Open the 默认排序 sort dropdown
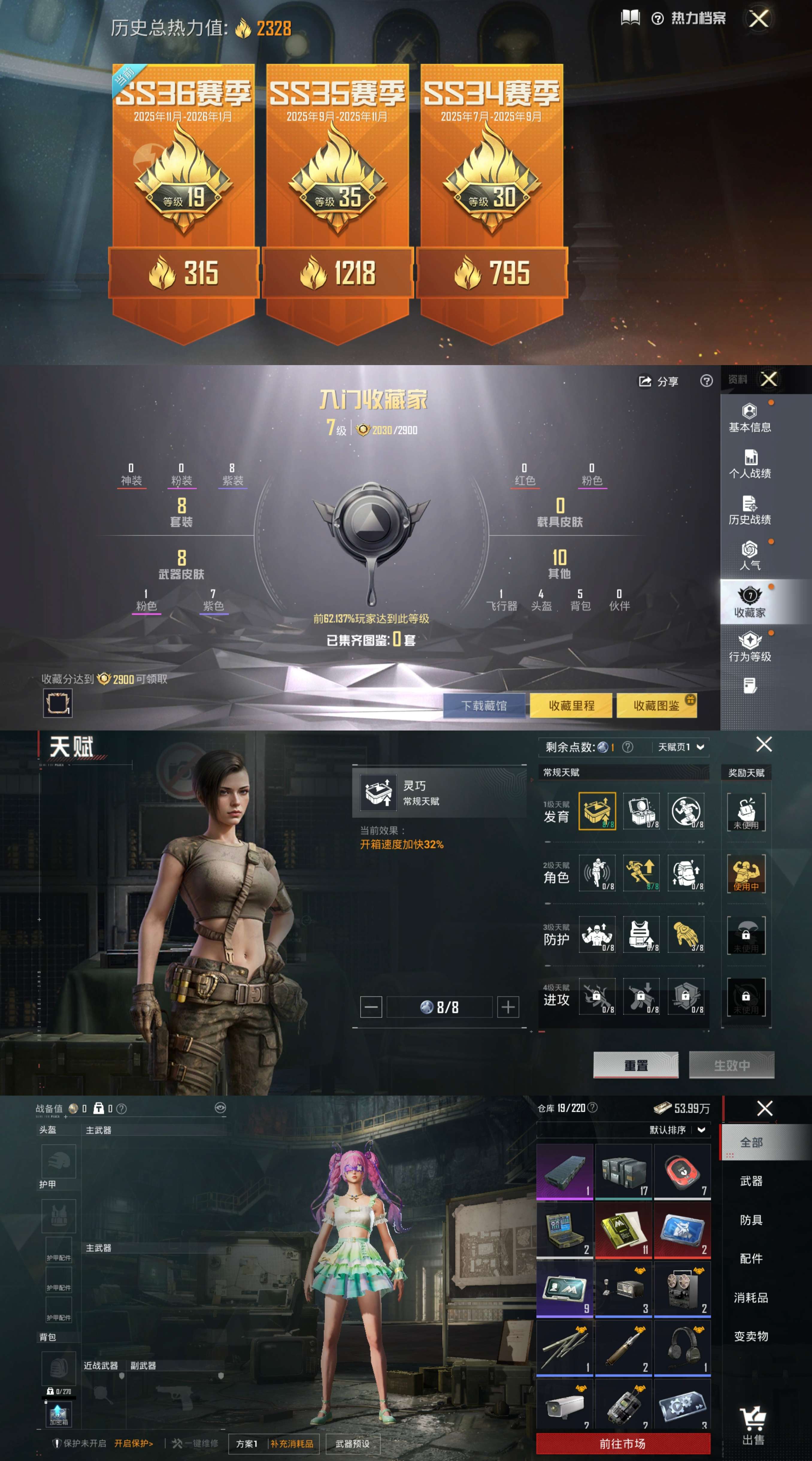This screenshot has height=1461, width=812. point(677,1130)
